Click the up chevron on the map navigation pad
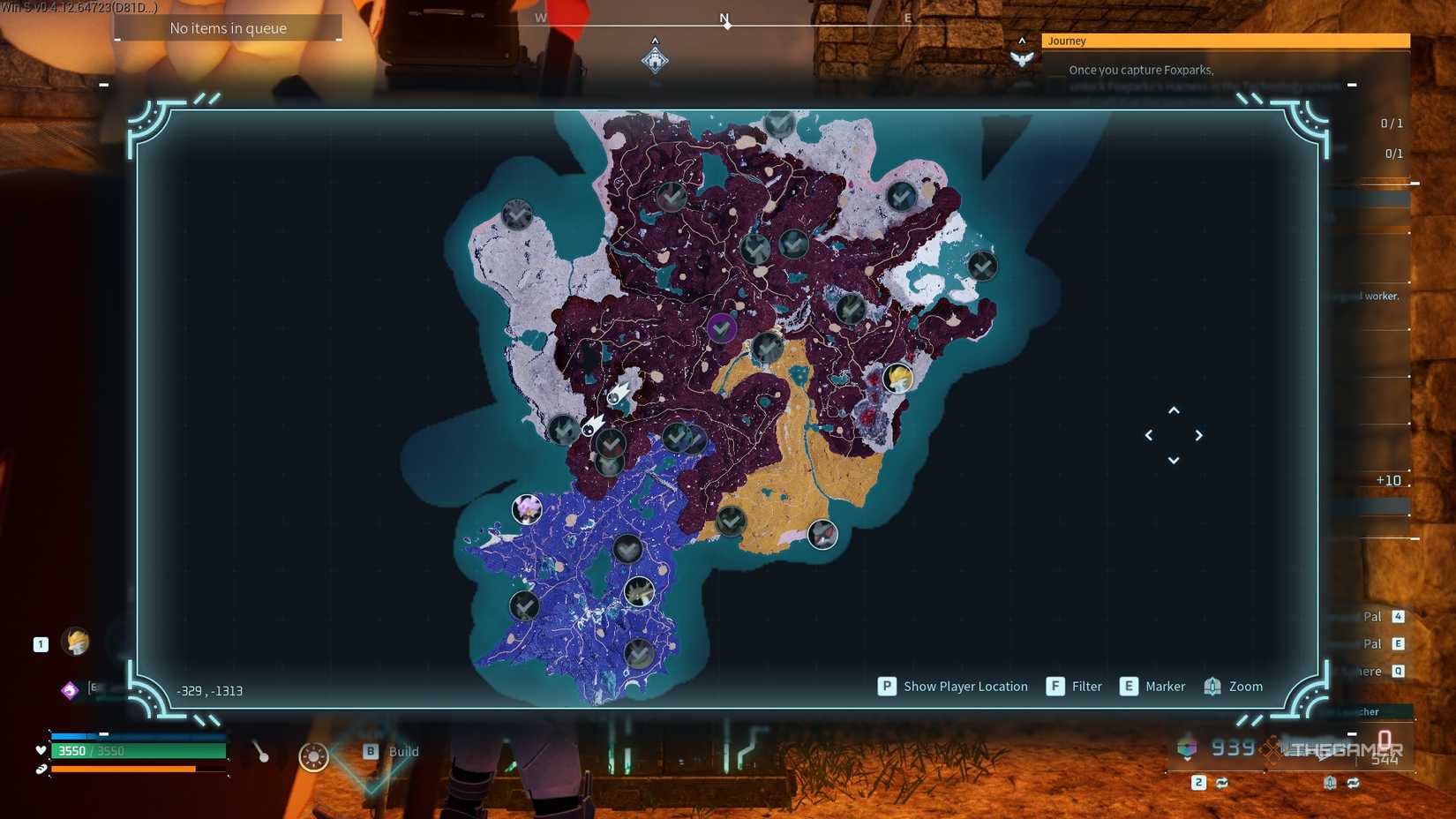The height and width of the screenshot is (819, 1456). point(1174,409)
